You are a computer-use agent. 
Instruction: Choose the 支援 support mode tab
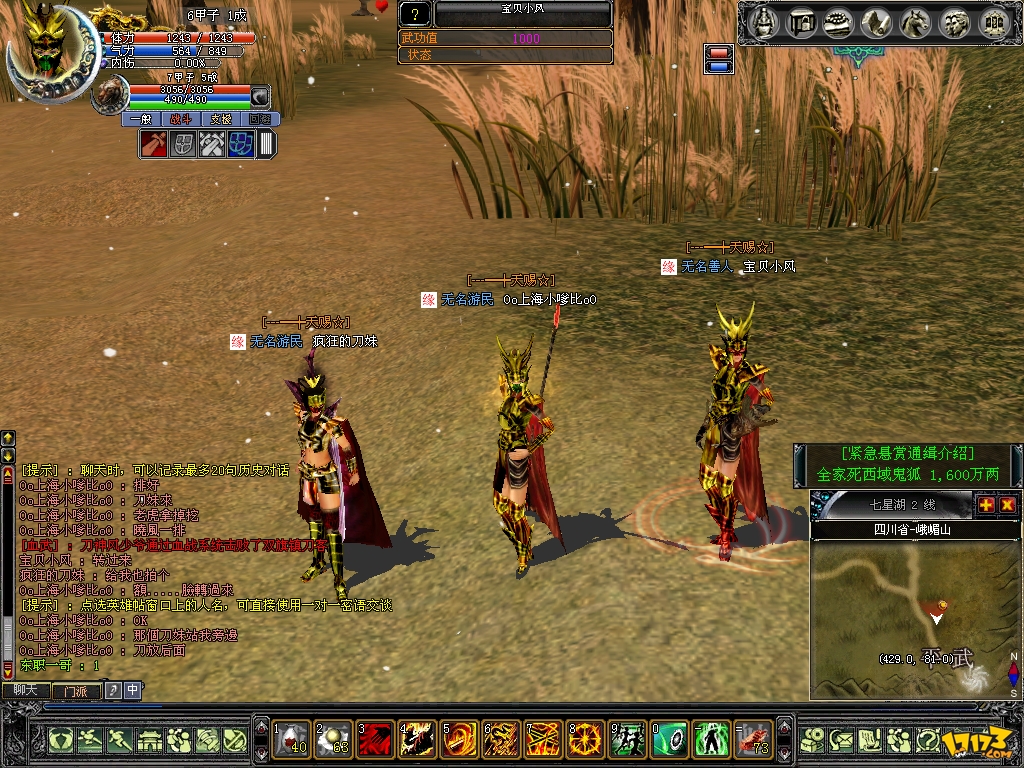(x=220, y=119)
